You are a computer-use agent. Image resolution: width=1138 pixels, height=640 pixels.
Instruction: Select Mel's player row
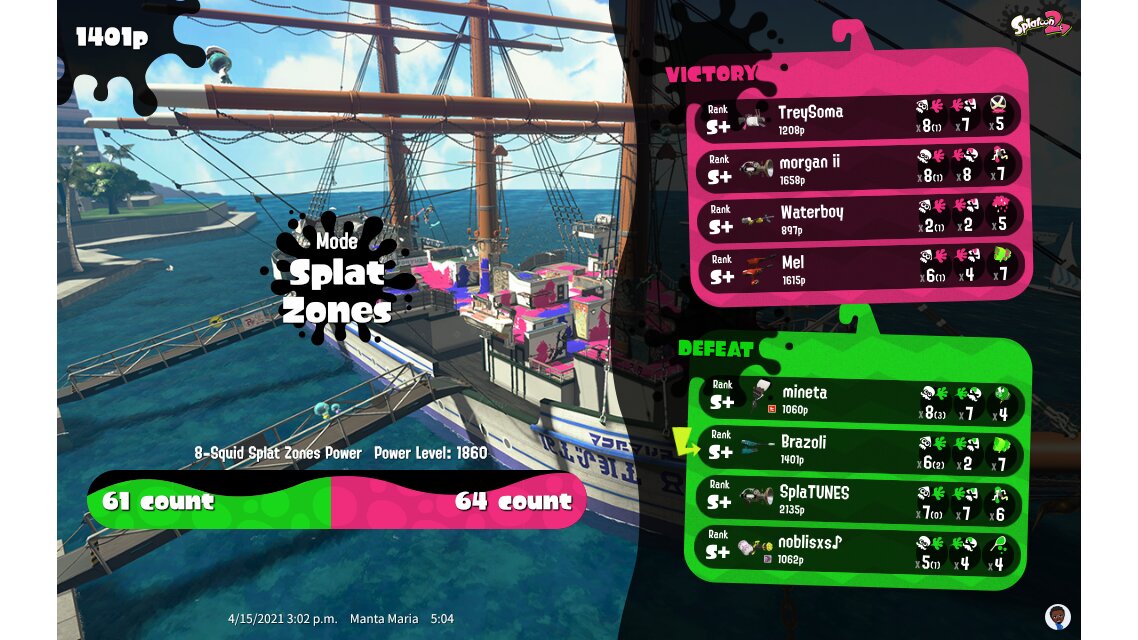point(860,268)
